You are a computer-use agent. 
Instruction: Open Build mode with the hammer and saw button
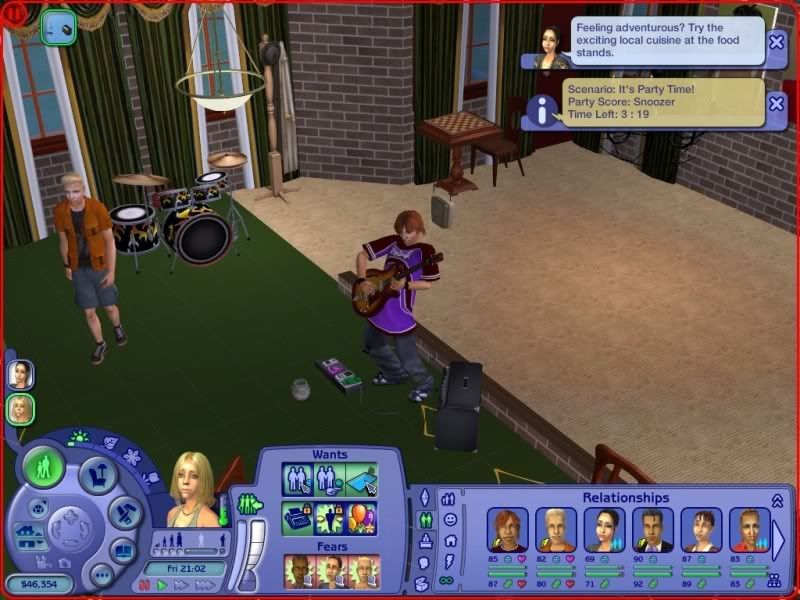click(x=124, y=514)
